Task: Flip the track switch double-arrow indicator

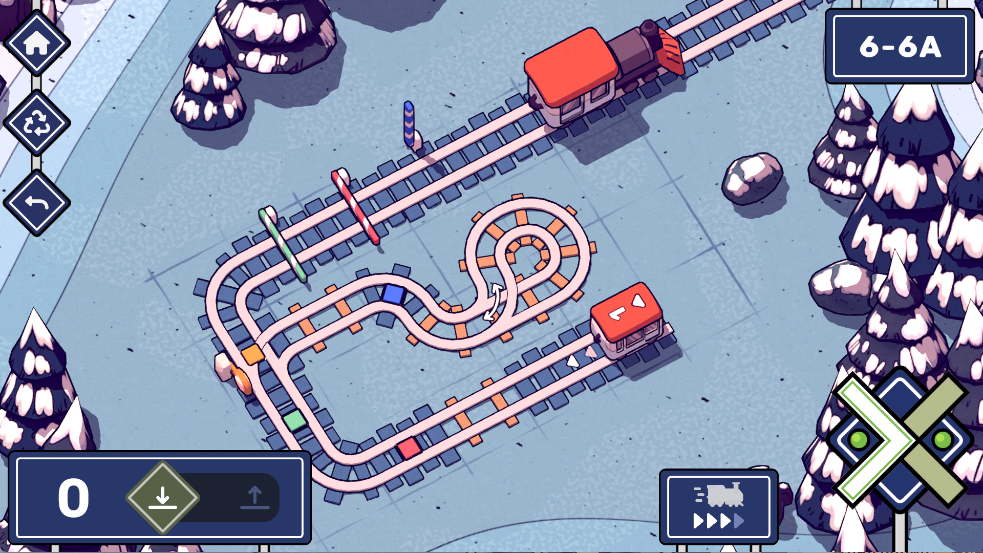Action: pos(495,302)
